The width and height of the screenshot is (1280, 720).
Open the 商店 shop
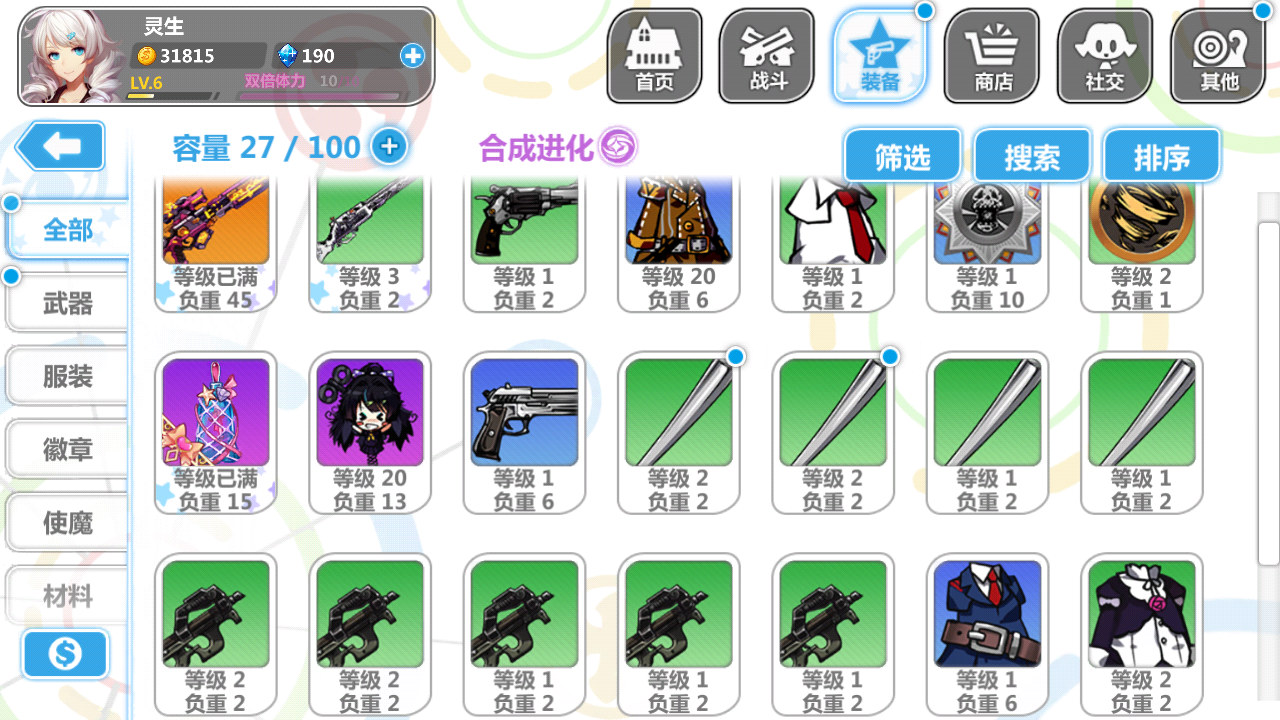(991, 55)
